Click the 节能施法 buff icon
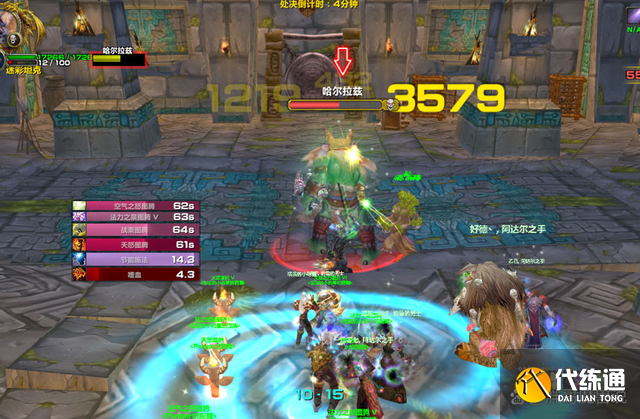Viewport: 640px width, 419px height. (79, 259)
